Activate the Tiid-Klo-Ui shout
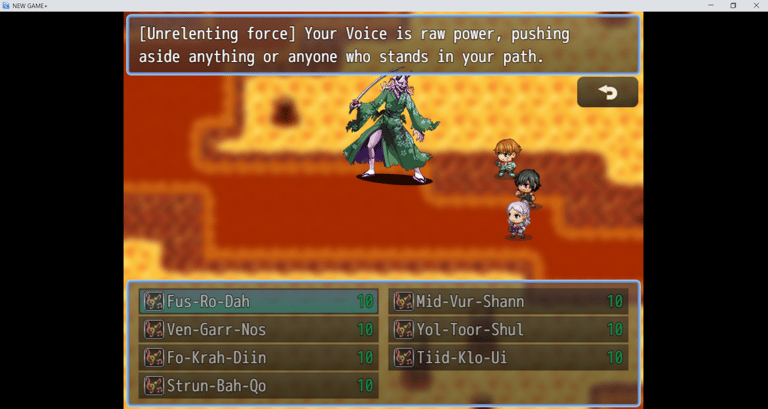The width and height of the screenshot is (768, 409). coord(508,357)
